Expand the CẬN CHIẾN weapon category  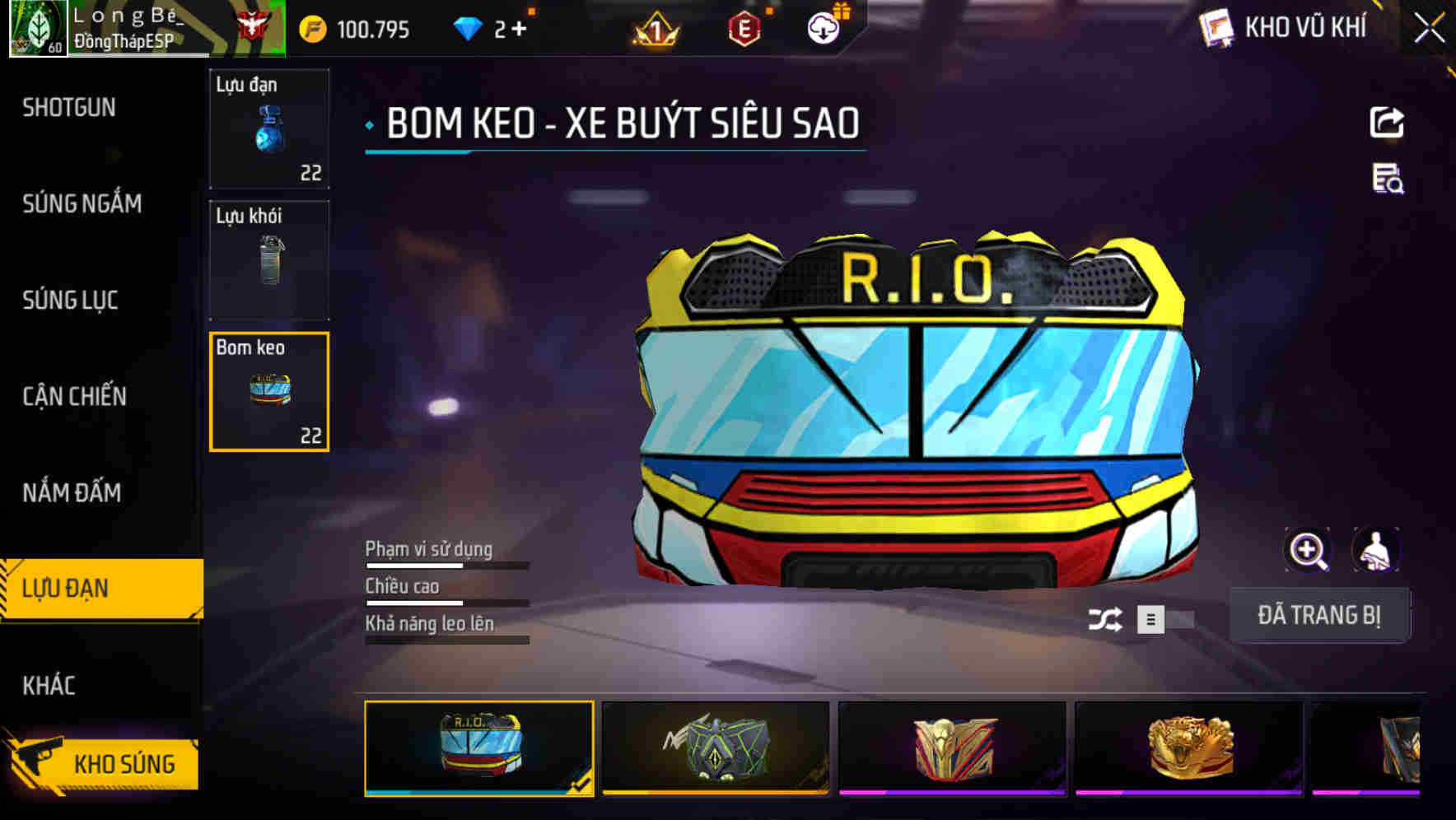(72, 396)
